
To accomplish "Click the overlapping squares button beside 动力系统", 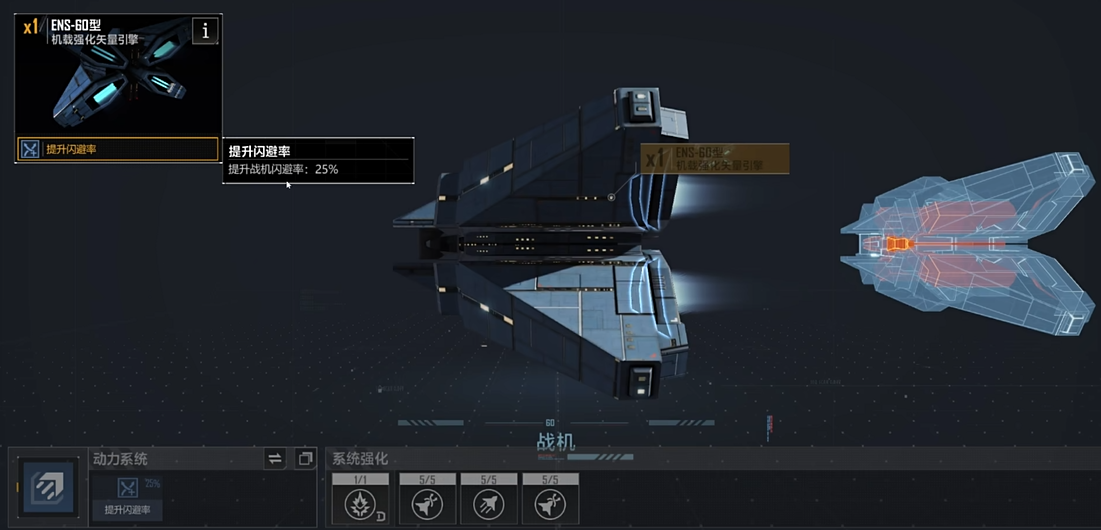I will click(306, 458).
